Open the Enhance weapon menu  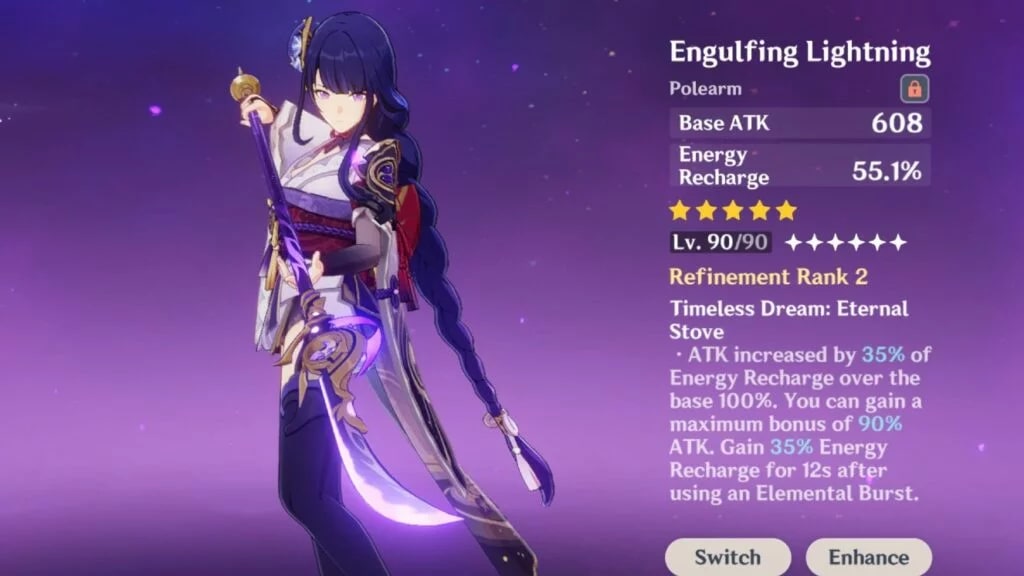pyautogui.click(x=868, y=557)
